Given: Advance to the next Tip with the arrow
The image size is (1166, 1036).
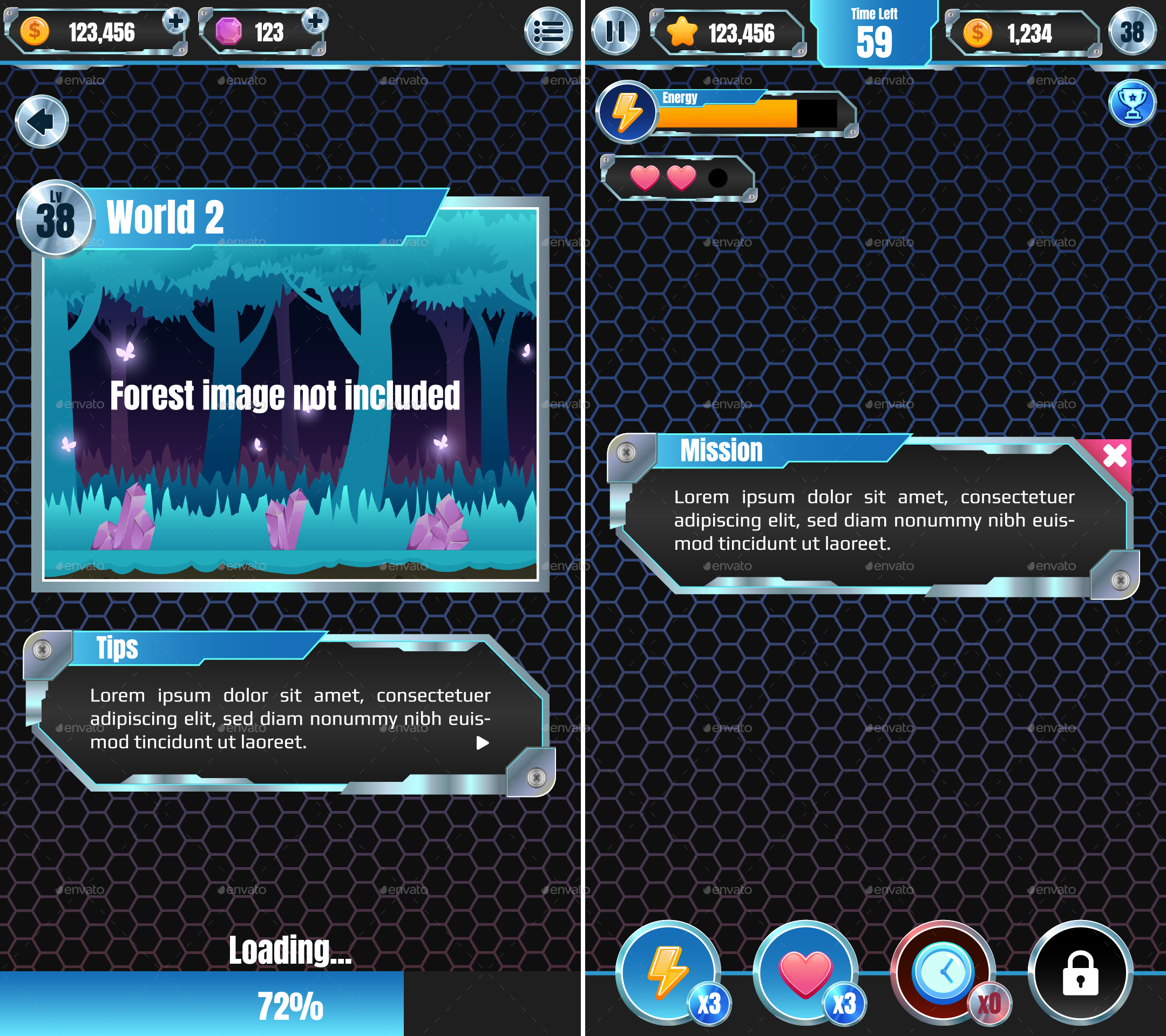Looking at the screenshot, I should pyautogui.click(x=484, y=743).
